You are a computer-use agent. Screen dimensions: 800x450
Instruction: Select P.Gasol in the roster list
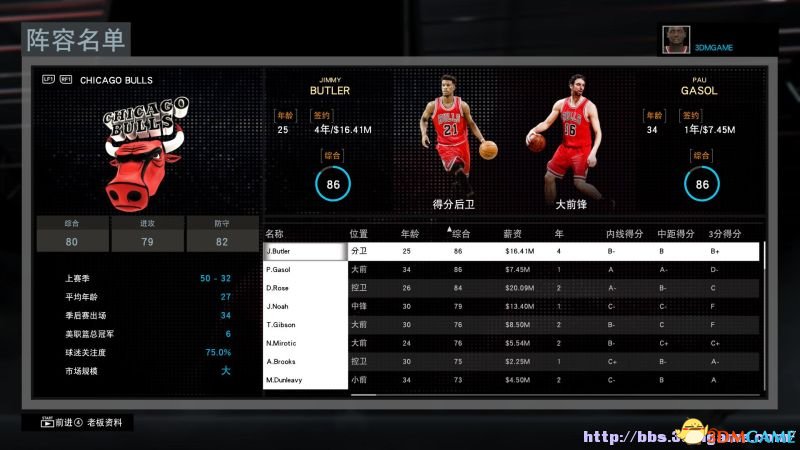[305, 270]
